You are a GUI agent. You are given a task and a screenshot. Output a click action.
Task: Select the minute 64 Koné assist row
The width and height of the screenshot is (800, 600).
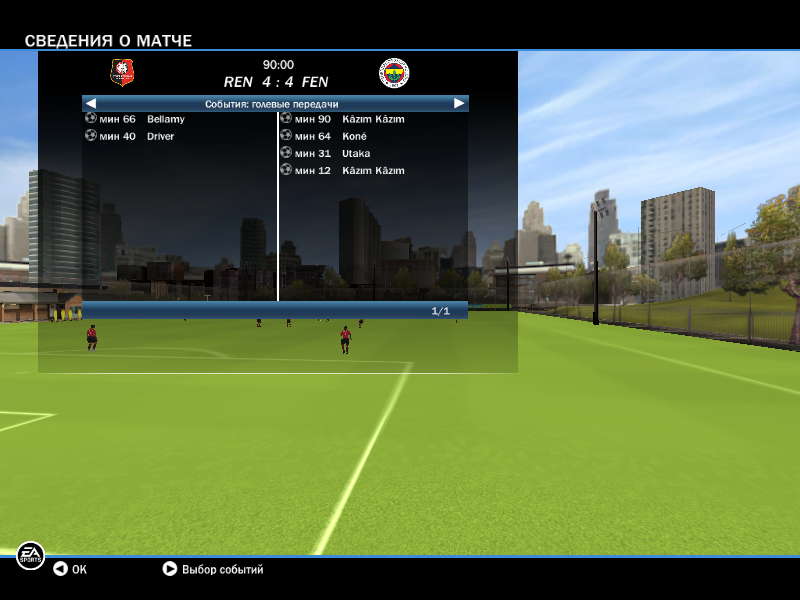(x=330, y=136)
